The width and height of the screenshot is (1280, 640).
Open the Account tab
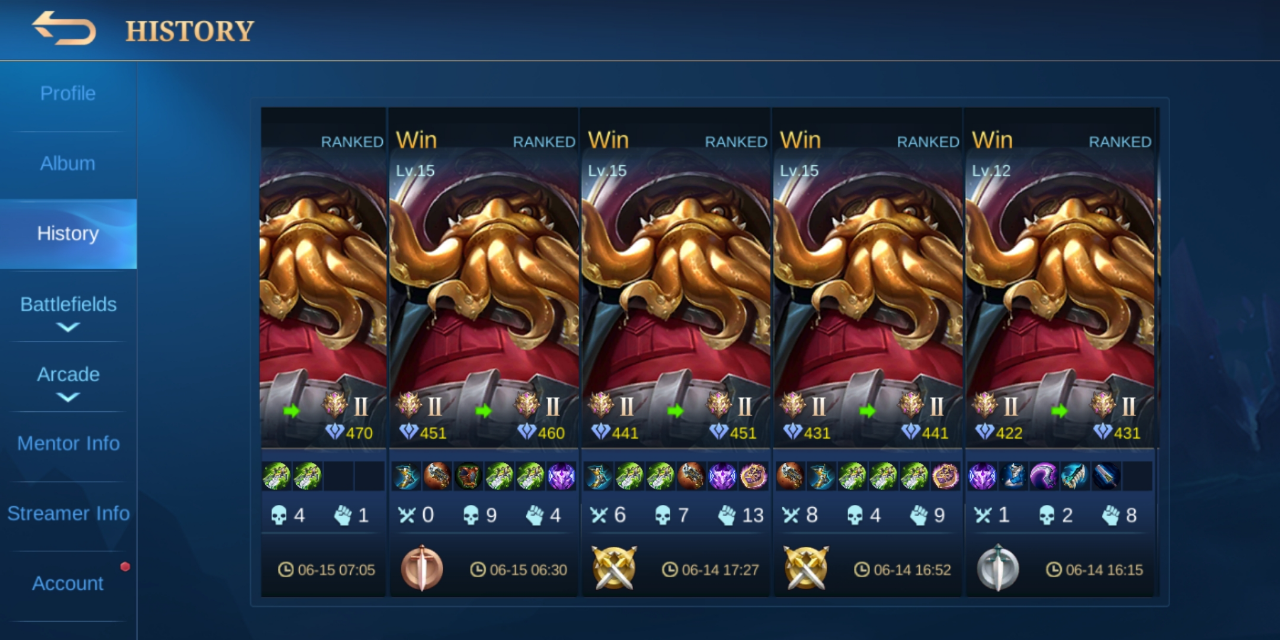click(x=68, y=584)
